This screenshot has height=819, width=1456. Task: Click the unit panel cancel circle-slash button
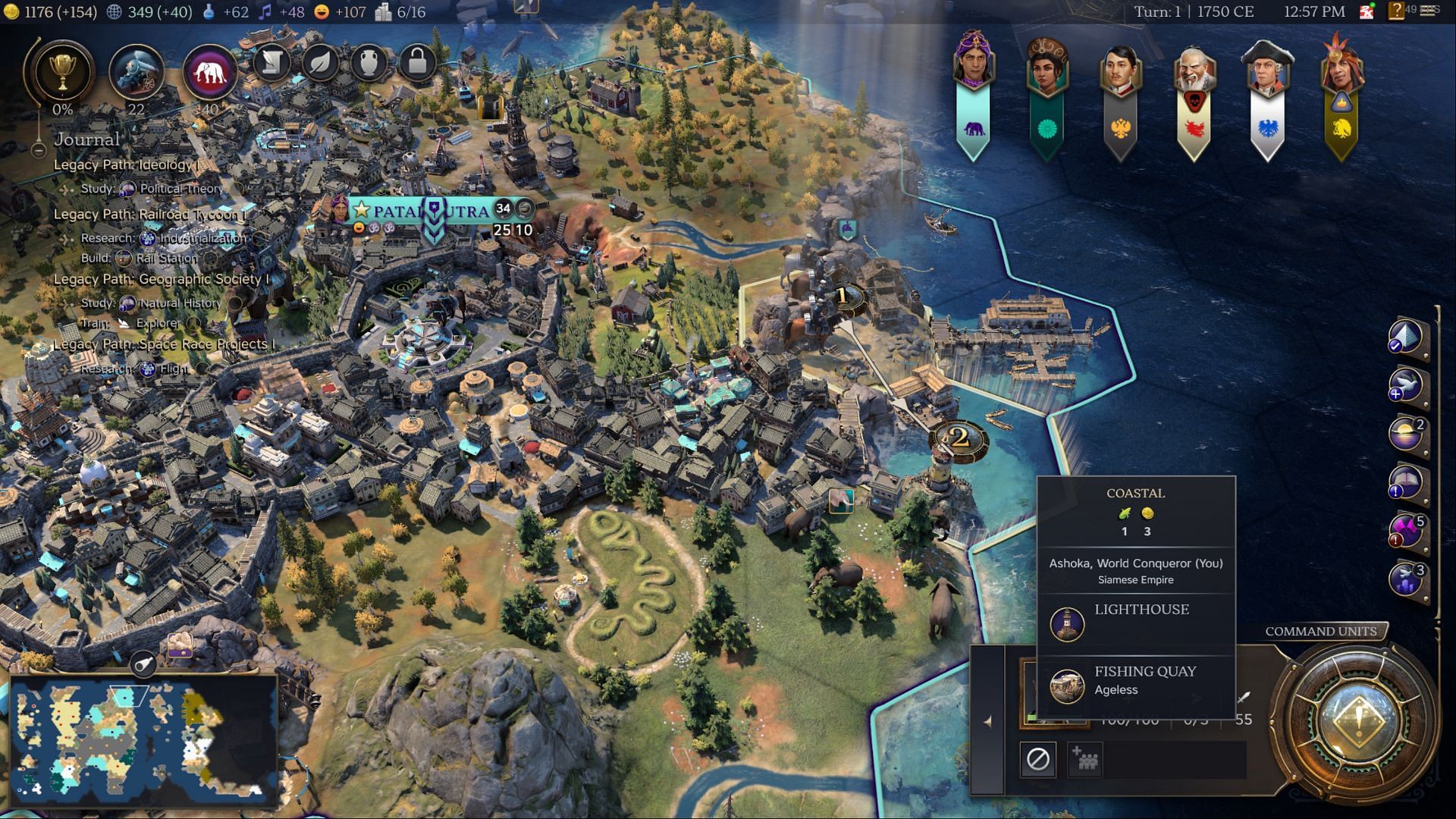coord(1037,759)
